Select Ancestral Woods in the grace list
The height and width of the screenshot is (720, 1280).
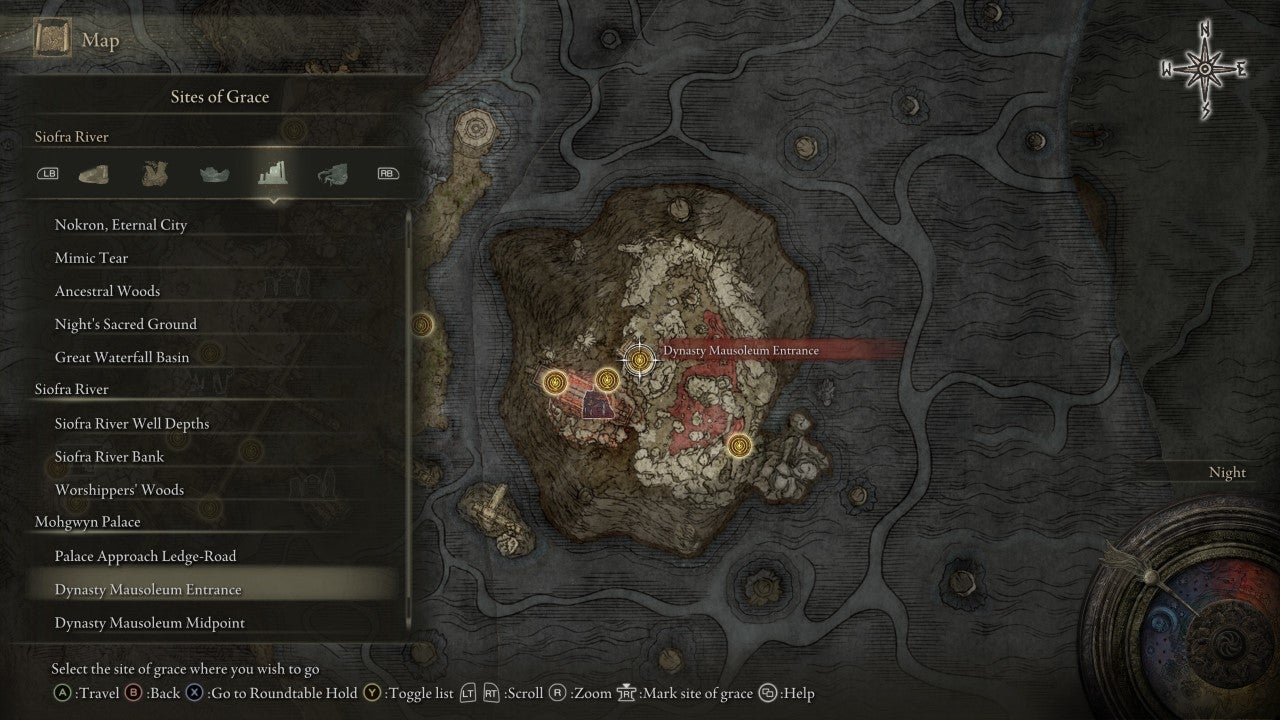coord(108,291)
